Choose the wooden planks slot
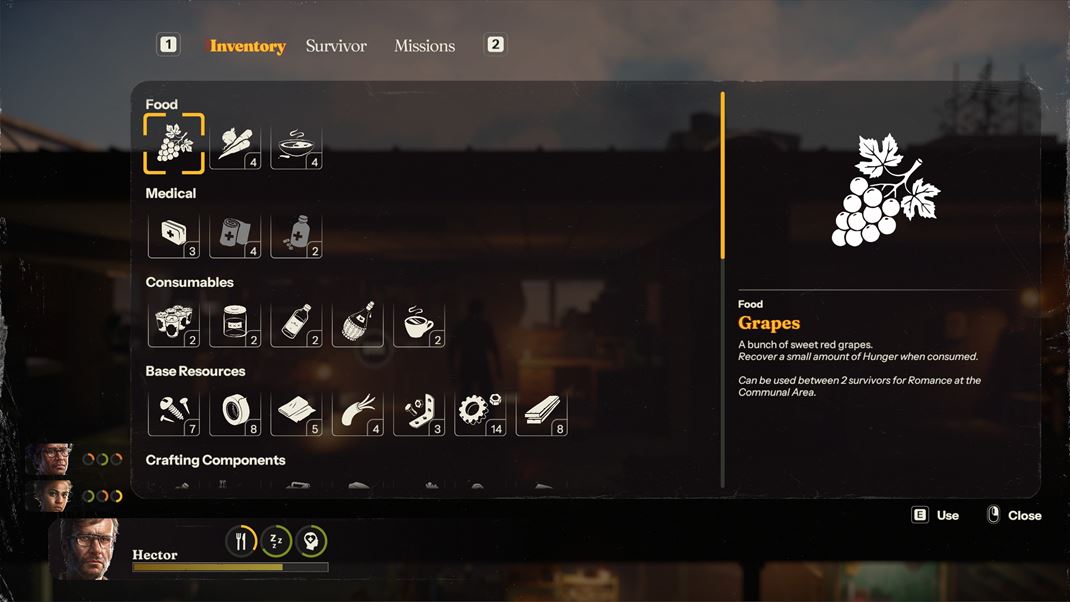The height and width of the screenshot is (602, 1070). [541, 413]
